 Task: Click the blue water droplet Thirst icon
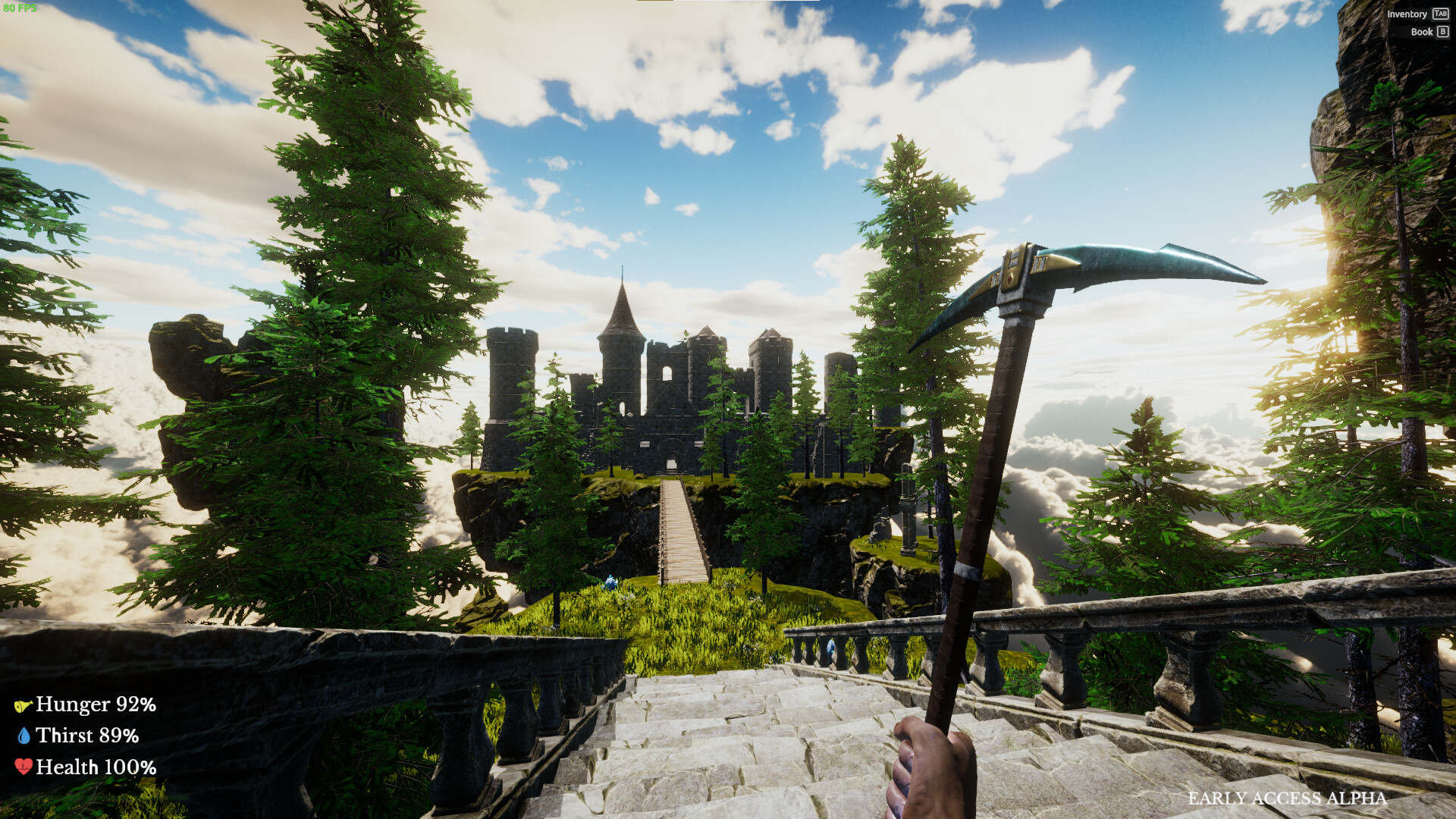coord(25,736)
